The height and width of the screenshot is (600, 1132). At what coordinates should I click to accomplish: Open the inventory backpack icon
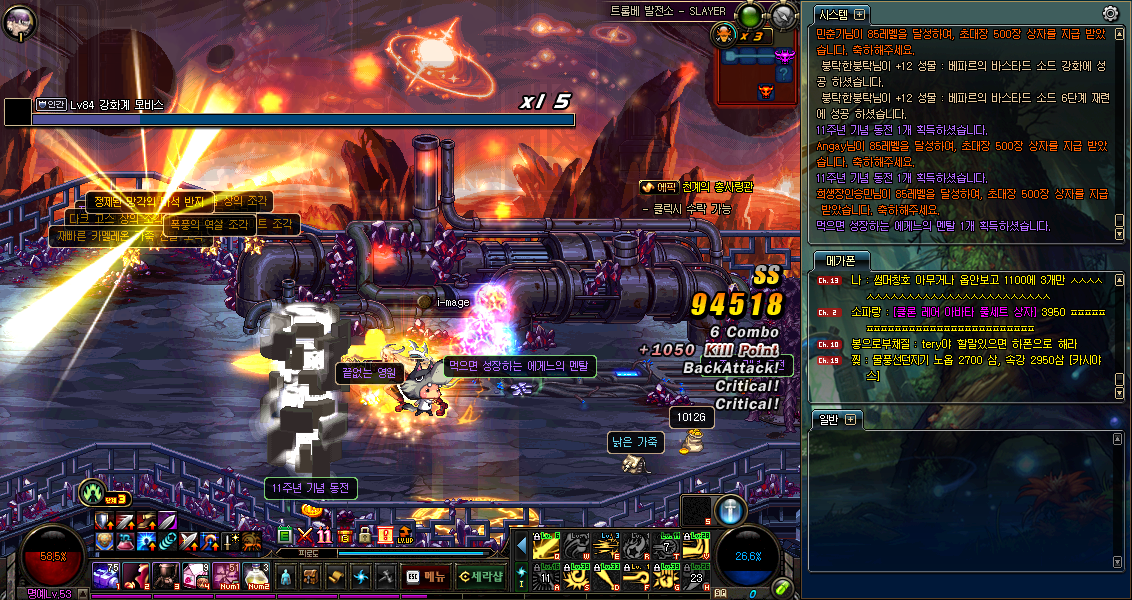pos(311,576)
